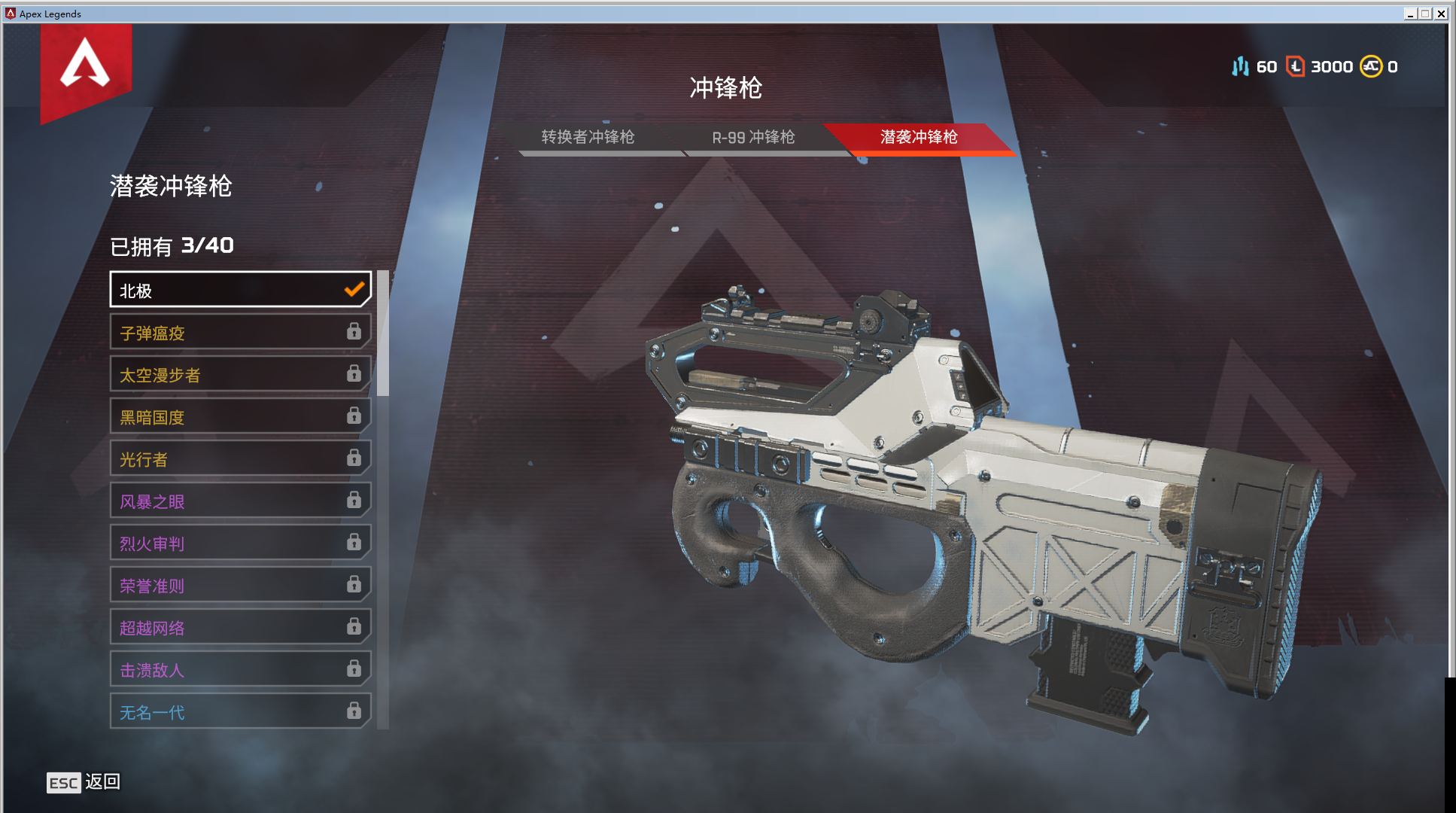
Task: Close the Apex Legends window
Action: point(1441,14)
